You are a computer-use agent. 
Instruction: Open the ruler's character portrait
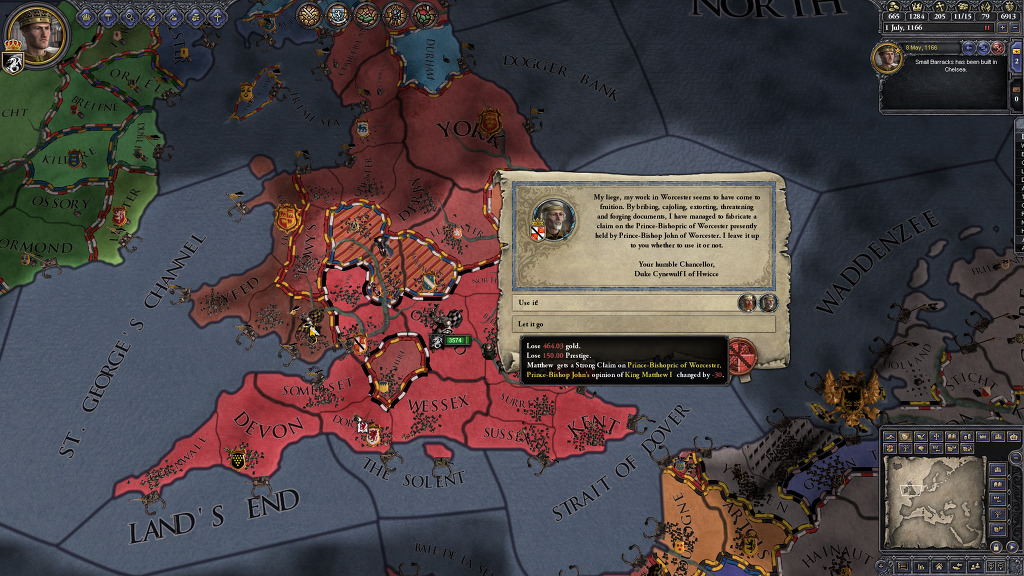coord(36,36)
